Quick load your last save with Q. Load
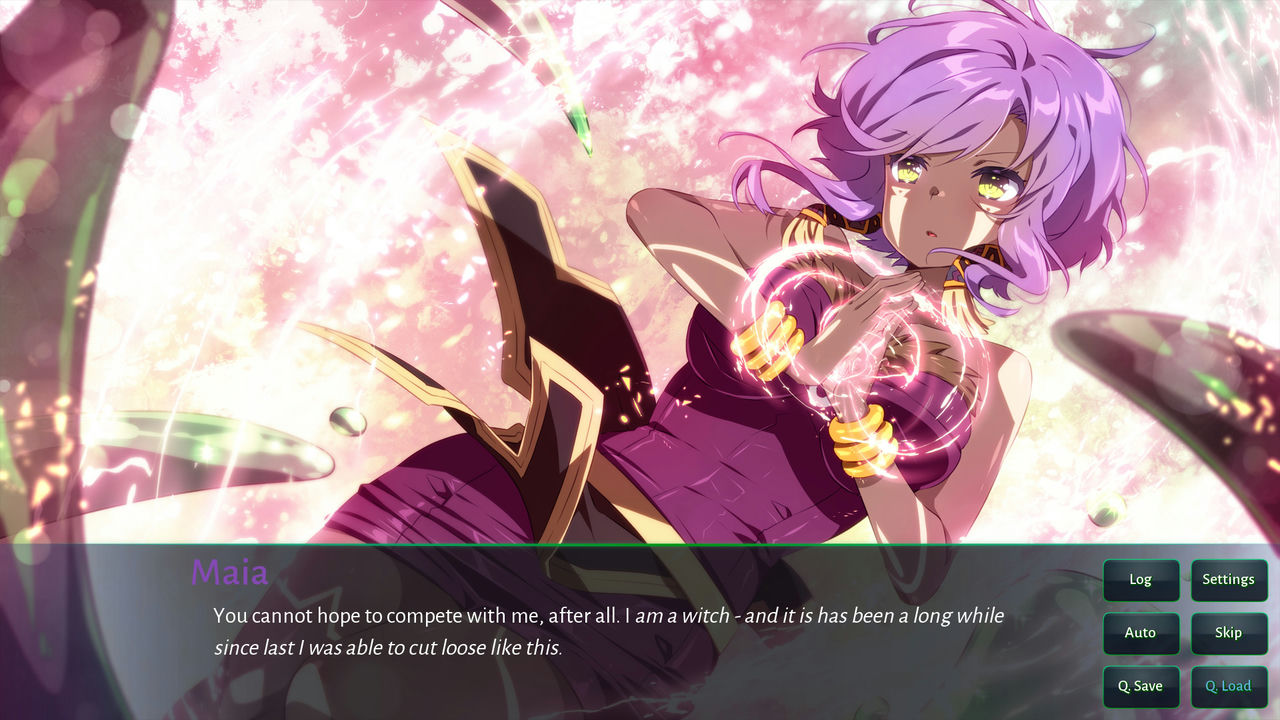 [x=1229, y=686]
